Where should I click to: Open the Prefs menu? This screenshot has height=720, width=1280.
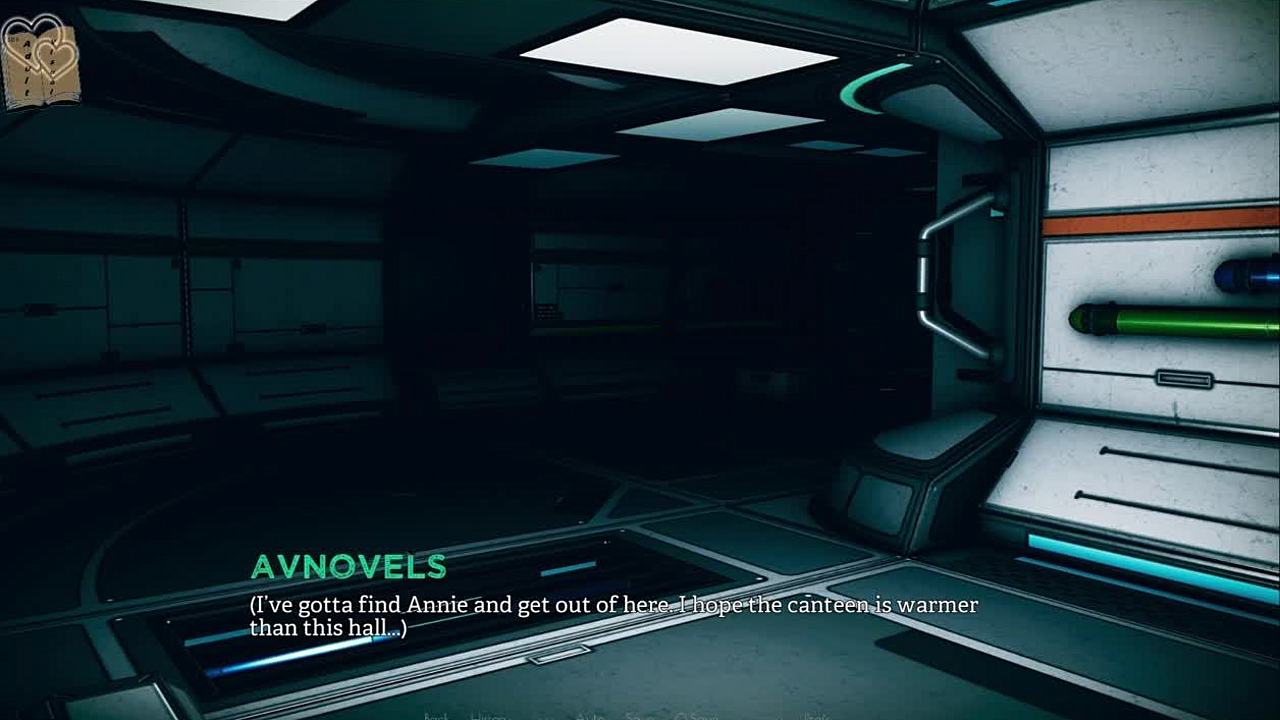click(x=816, y=716)
